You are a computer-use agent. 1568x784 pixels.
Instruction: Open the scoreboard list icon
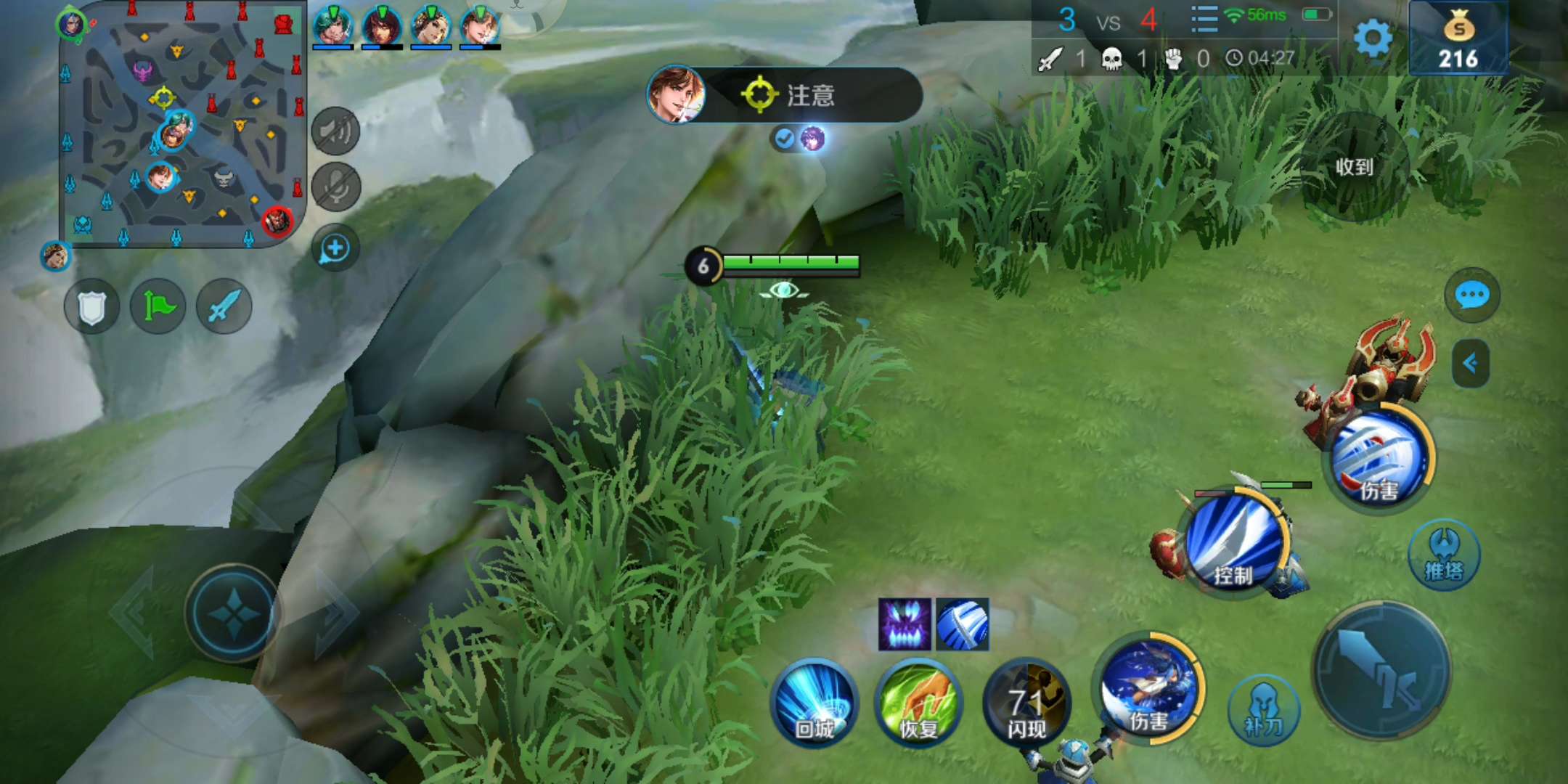coord(1204,20)
